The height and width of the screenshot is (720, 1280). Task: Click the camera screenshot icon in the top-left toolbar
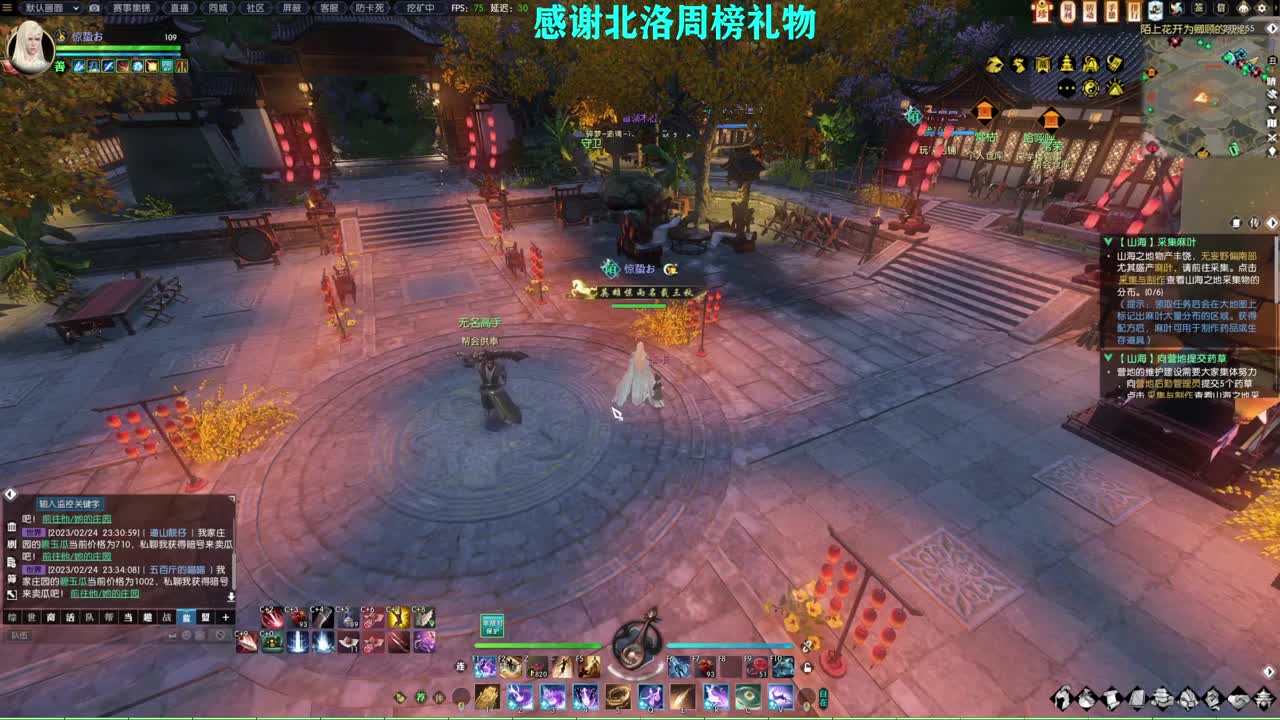(x=93, y=8)
